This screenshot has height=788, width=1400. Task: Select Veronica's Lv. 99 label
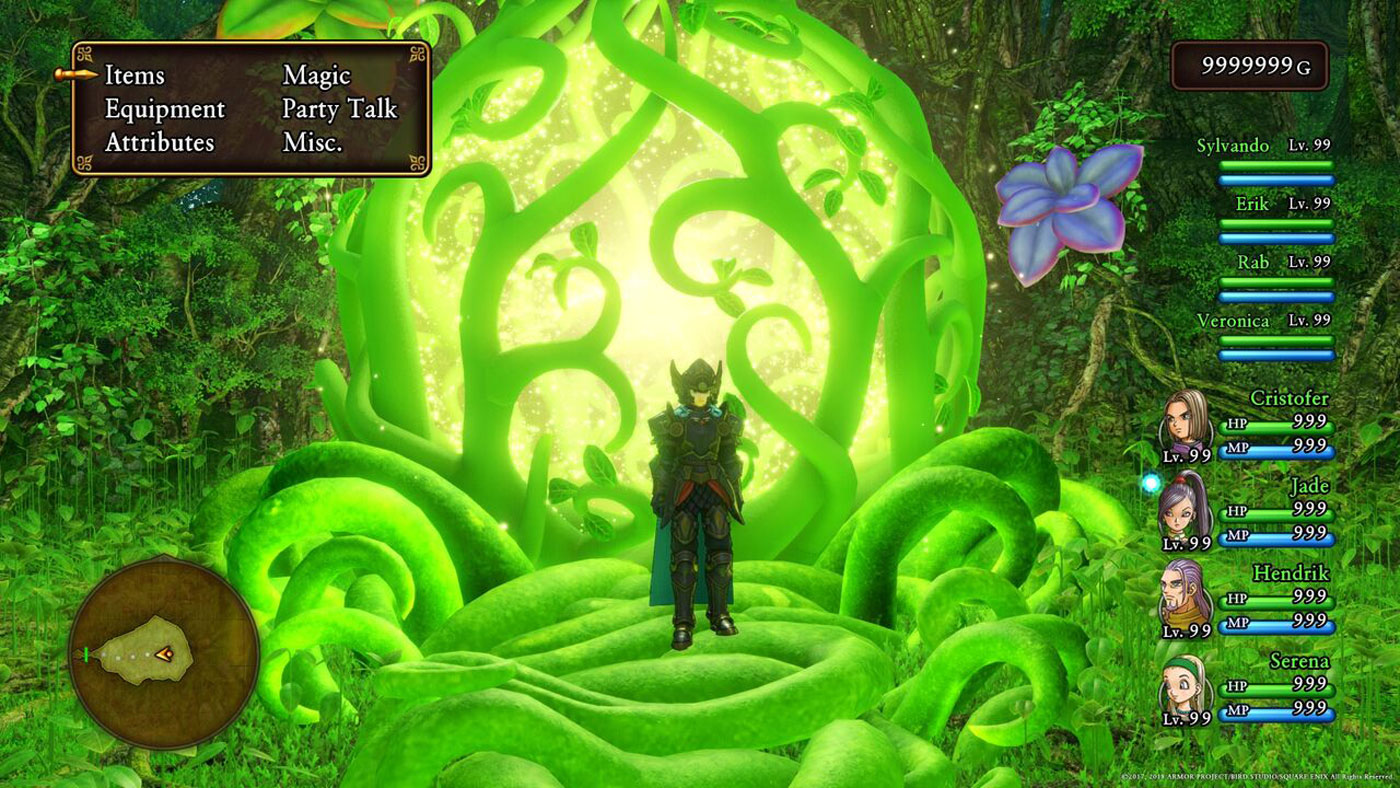(1309, 320)
